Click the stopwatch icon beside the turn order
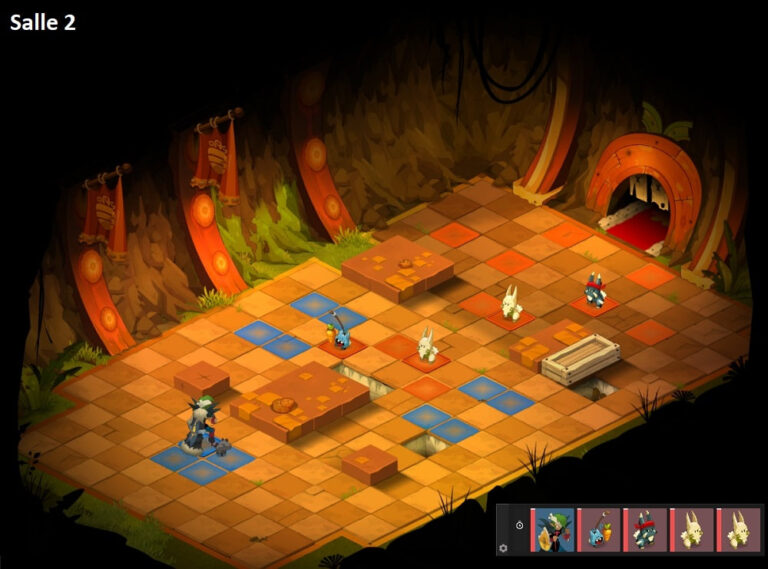 (519, 525)
